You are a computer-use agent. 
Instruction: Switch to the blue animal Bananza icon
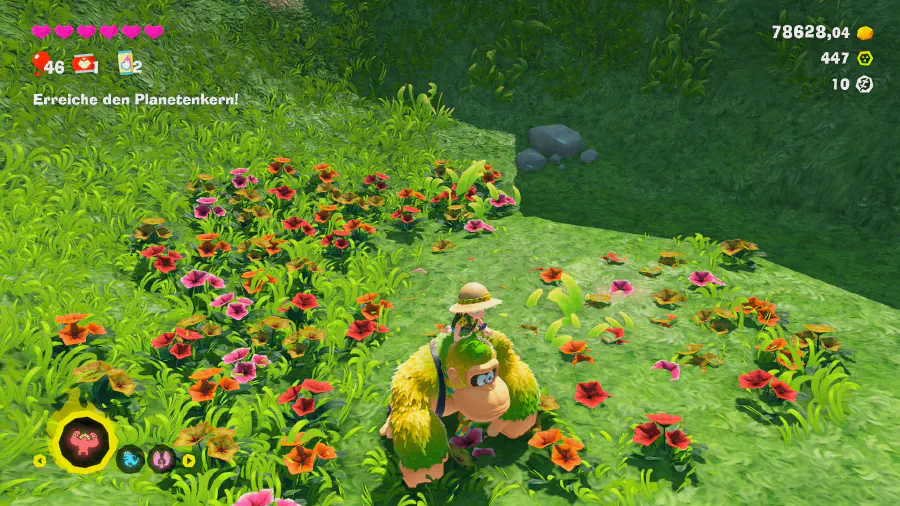point(131,460)
